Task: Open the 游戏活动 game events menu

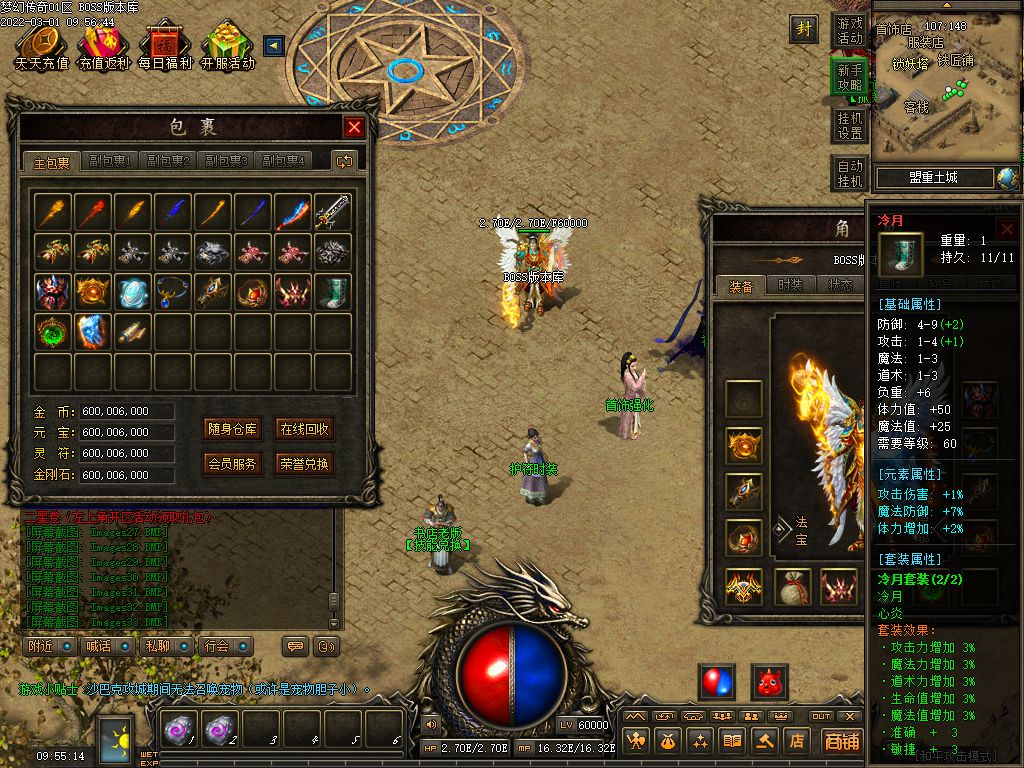Action: pos(849,30)
